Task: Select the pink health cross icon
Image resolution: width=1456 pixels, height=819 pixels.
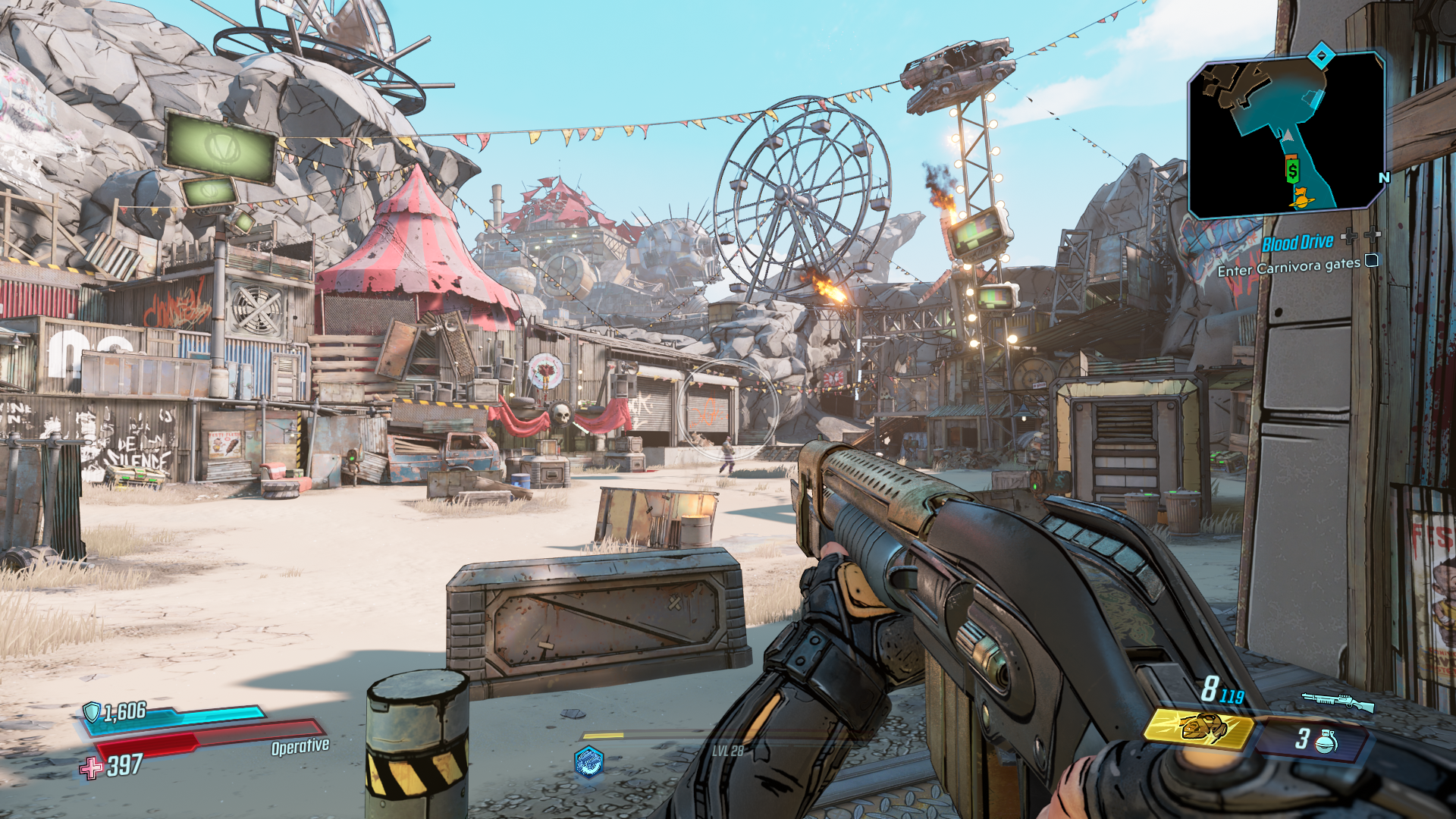Action: (x=91, y=768)
